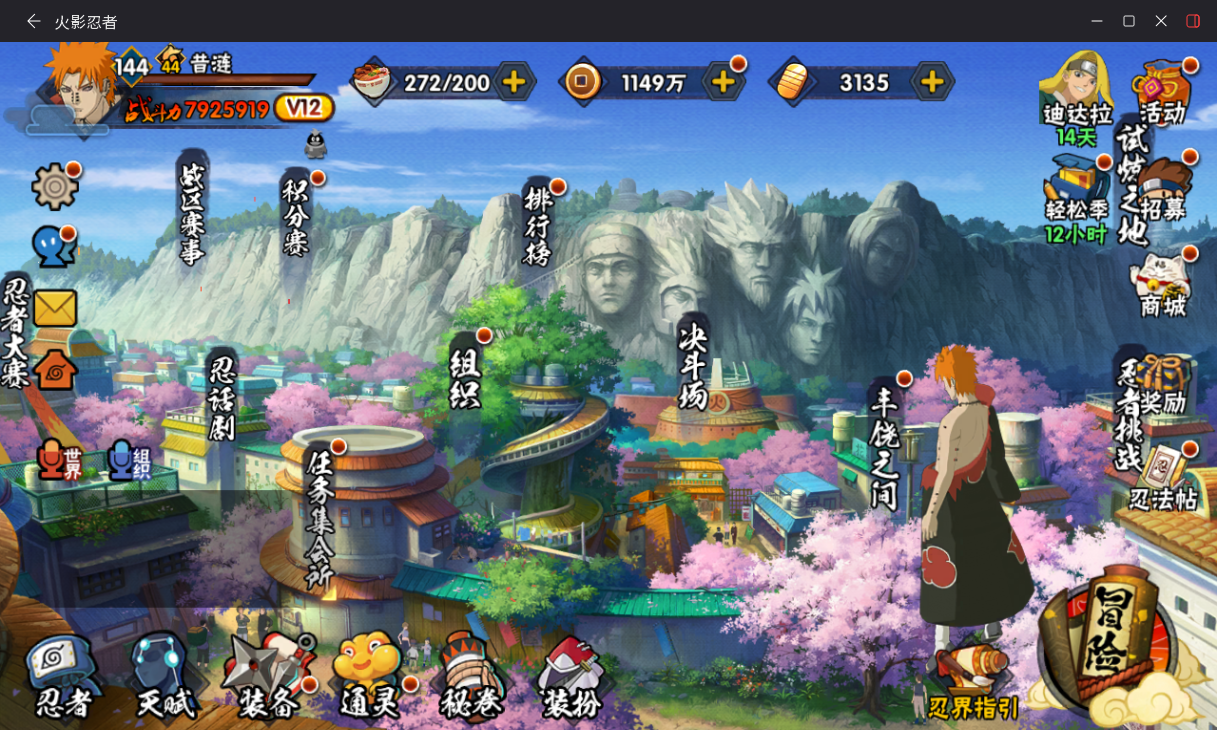Open the 排行榜 leaderboard
Image resolution: width=1217 pixels, height=730 pixels.
pyautogui.click(x=538, y=227)
